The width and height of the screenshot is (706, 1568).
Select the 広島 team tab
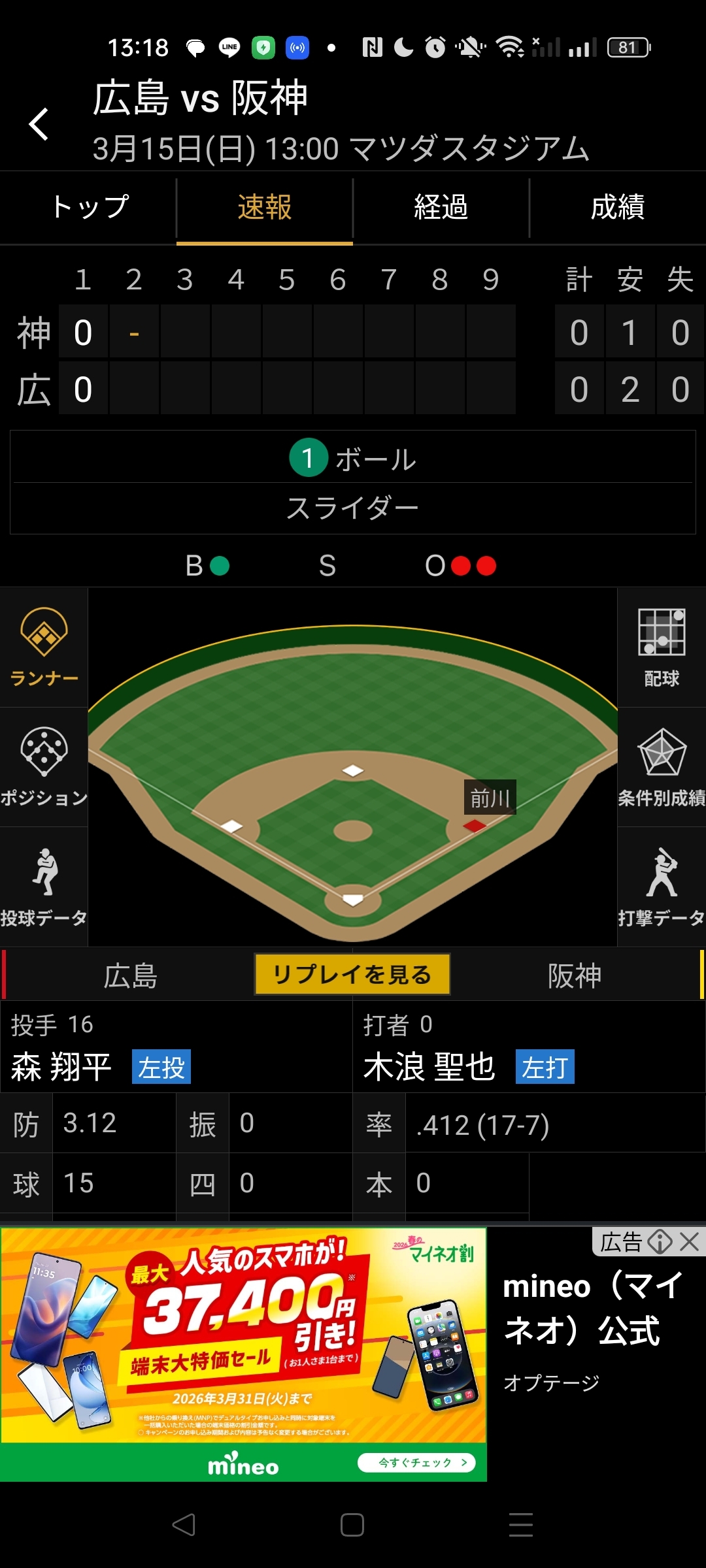click(x=130, y=975)
